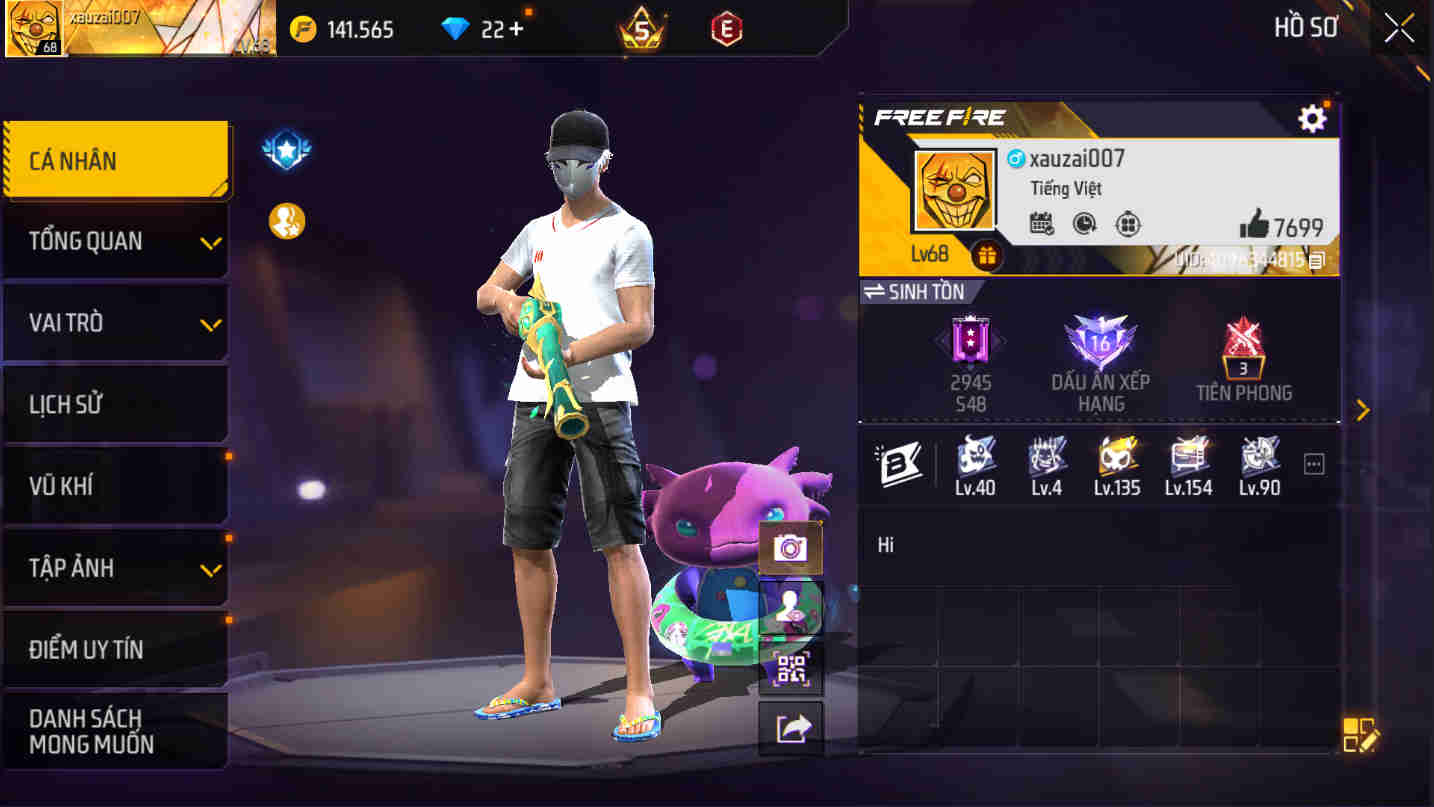The width and height of the screenshot is (1434, 807).
Task: Click the share icon below the QR code
Action: point(789,728)
